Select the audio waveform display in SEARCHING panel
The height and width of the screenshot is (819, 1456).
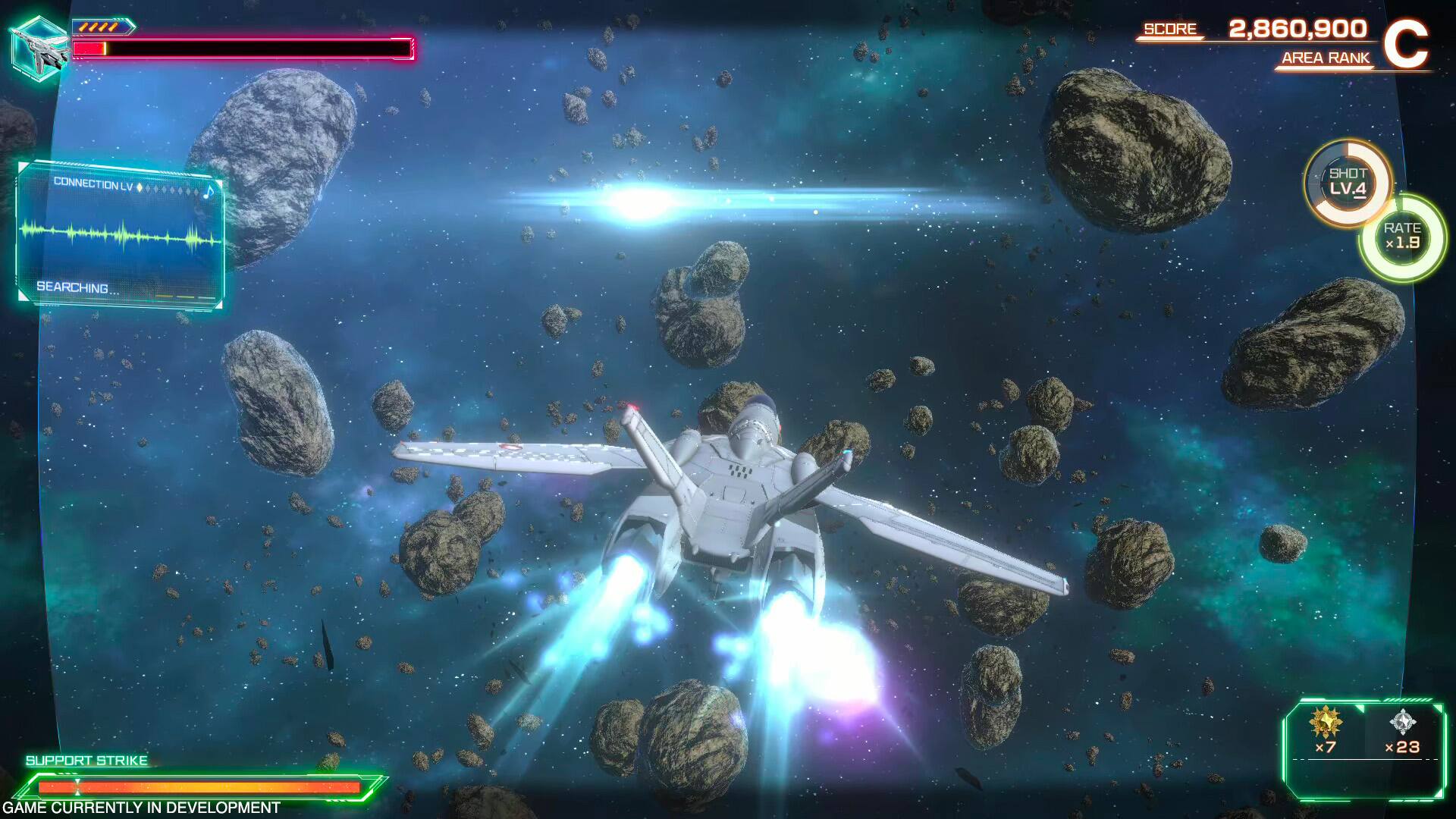(x=121, y=235)
